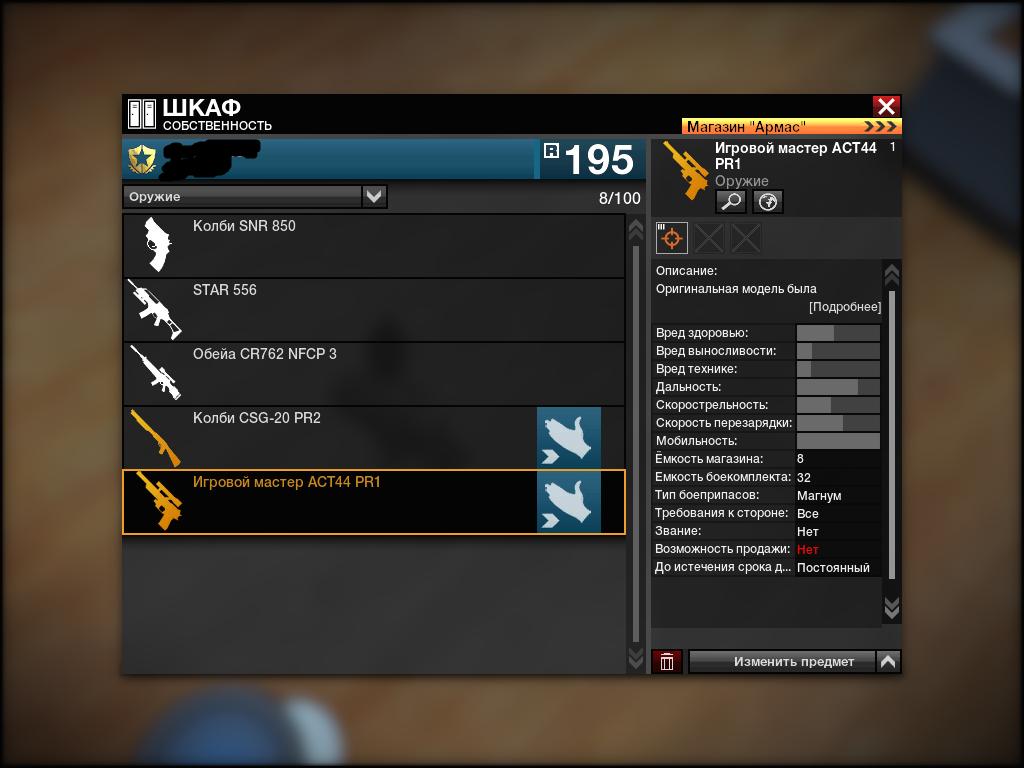The height and width of the screenshot is (768, 1024).
Task: Expand the arrow next to Изменить предмет
Action: click(x=888, y=662)
